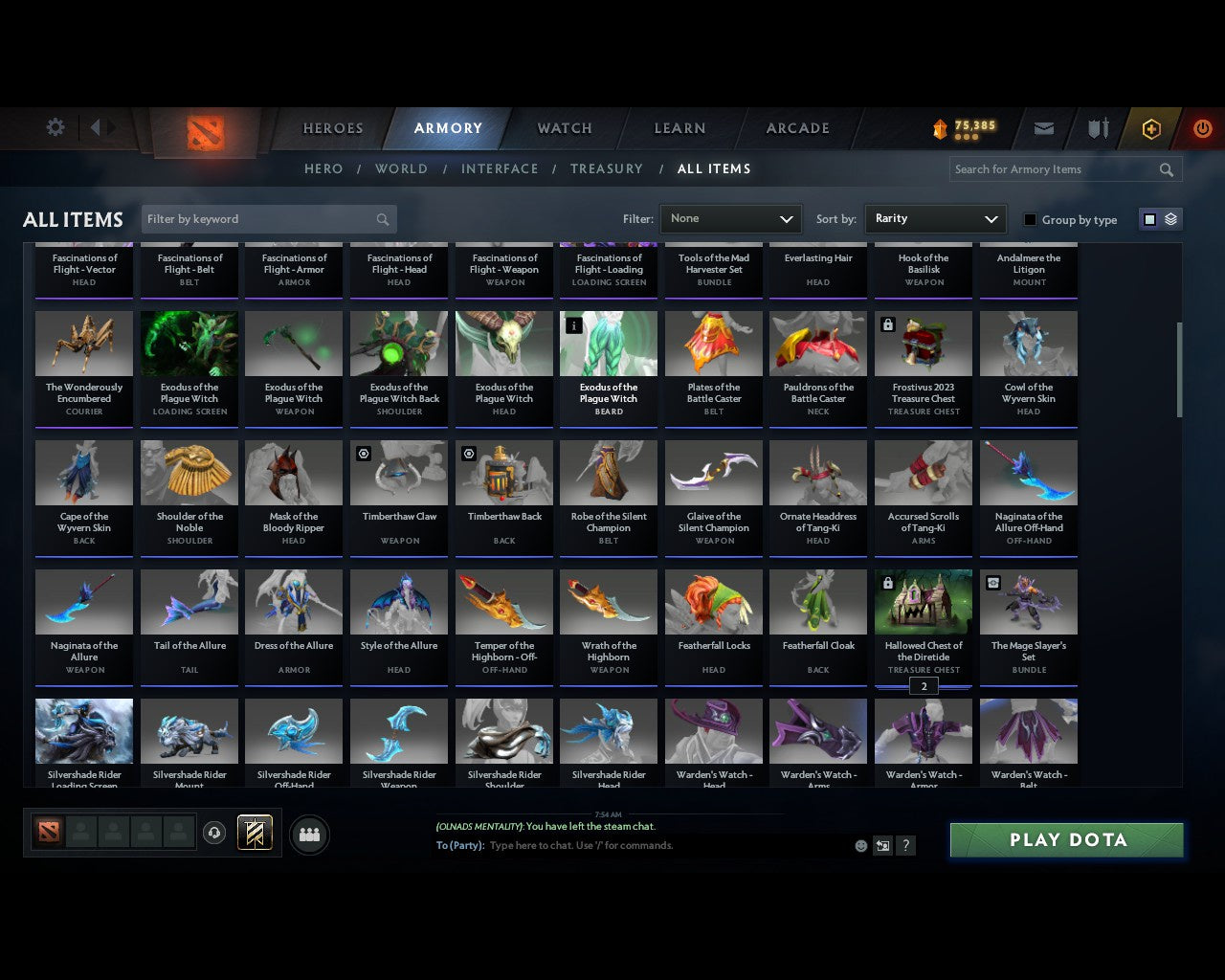Open the emoticon smiley in chat bar
This screenshot has width=1225, height=980.
coord(860,846)
